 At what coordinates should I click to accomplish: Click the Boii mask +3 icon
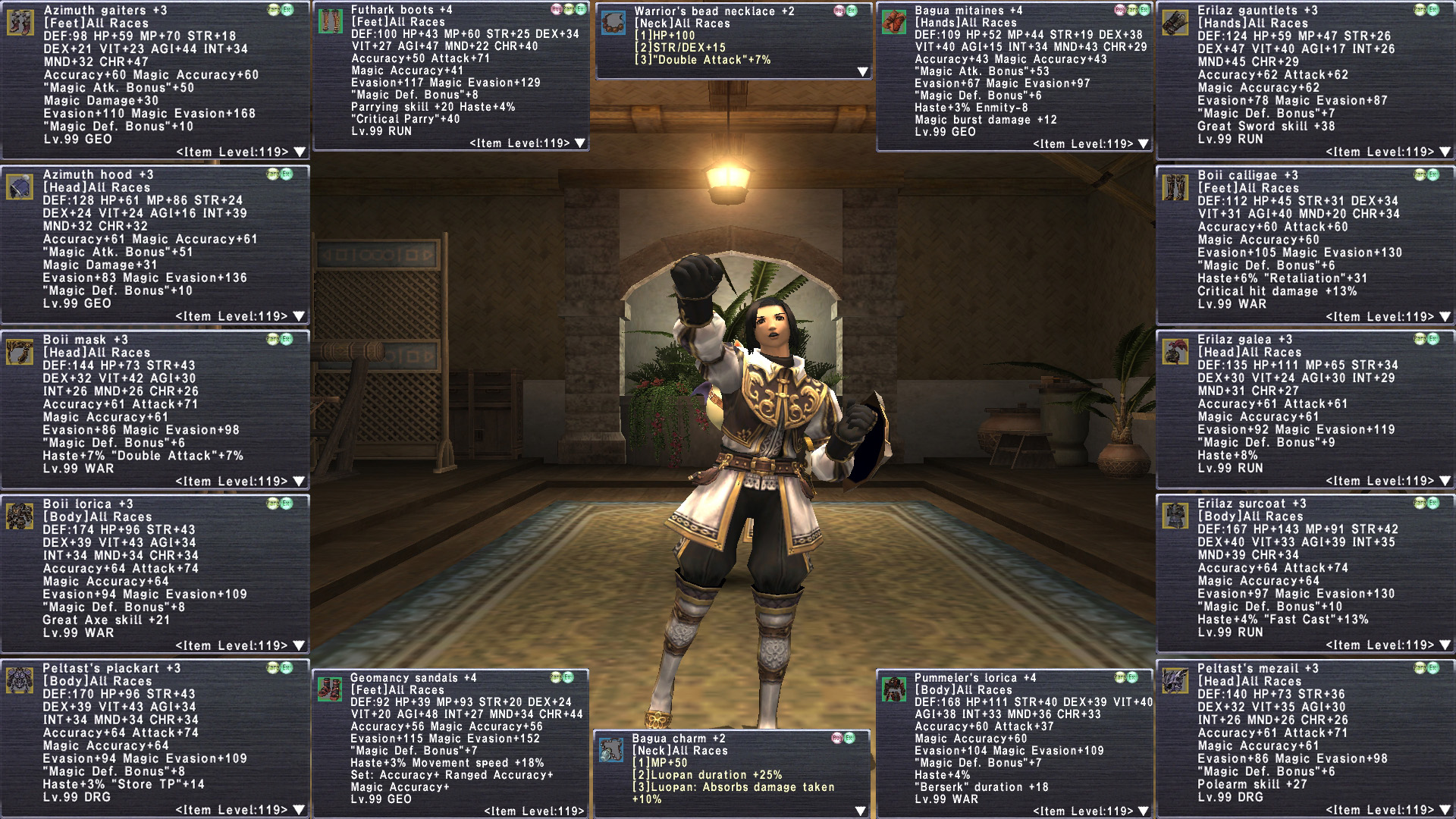[20, 352]
